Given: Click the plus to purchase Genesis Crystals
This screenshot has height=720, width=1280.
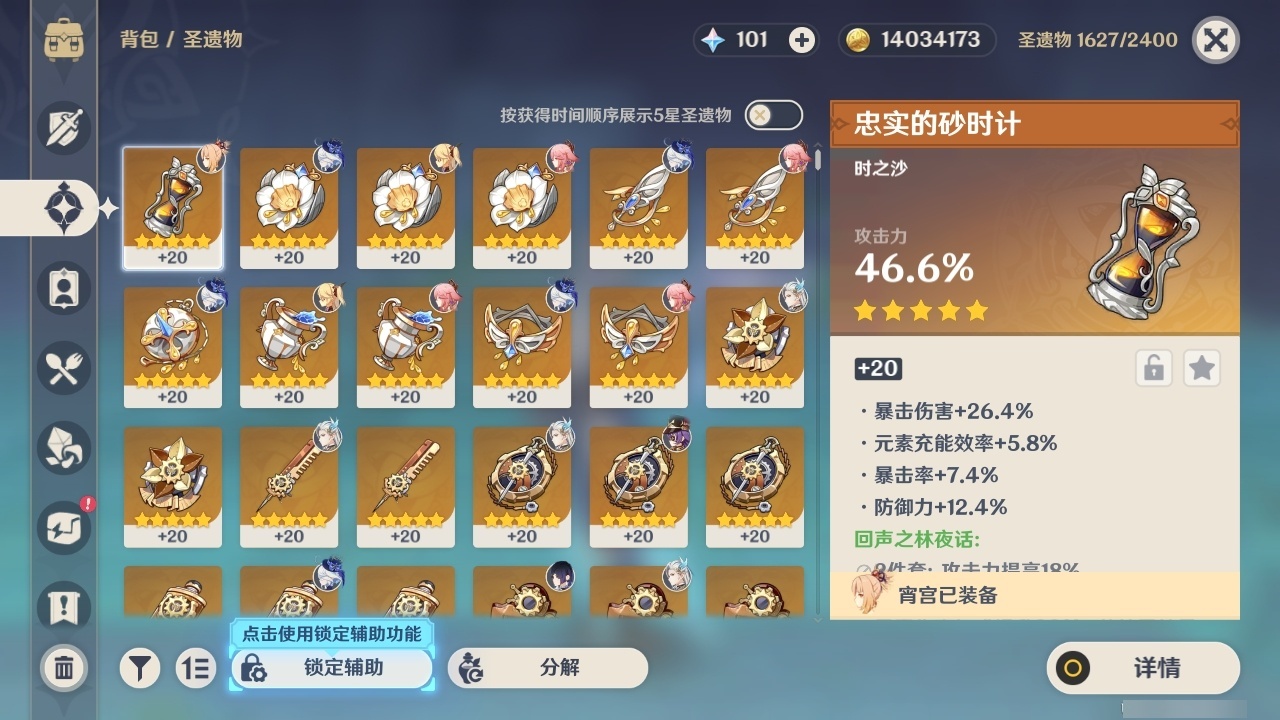Looking at the screenshot, I should [x=800, y=40].
